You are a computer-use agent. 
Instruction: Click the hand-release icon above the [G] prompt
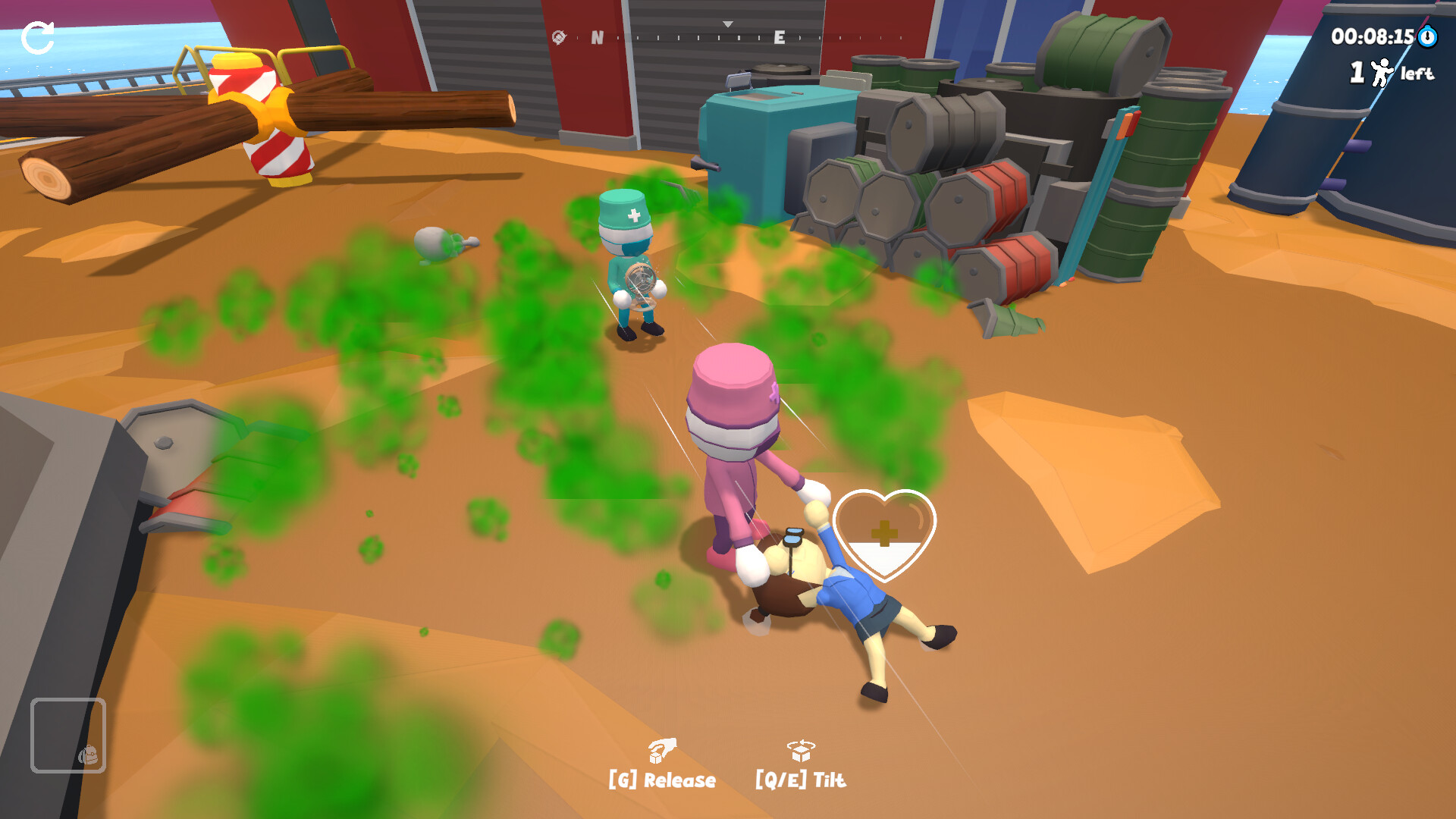(x=663, y=749)
